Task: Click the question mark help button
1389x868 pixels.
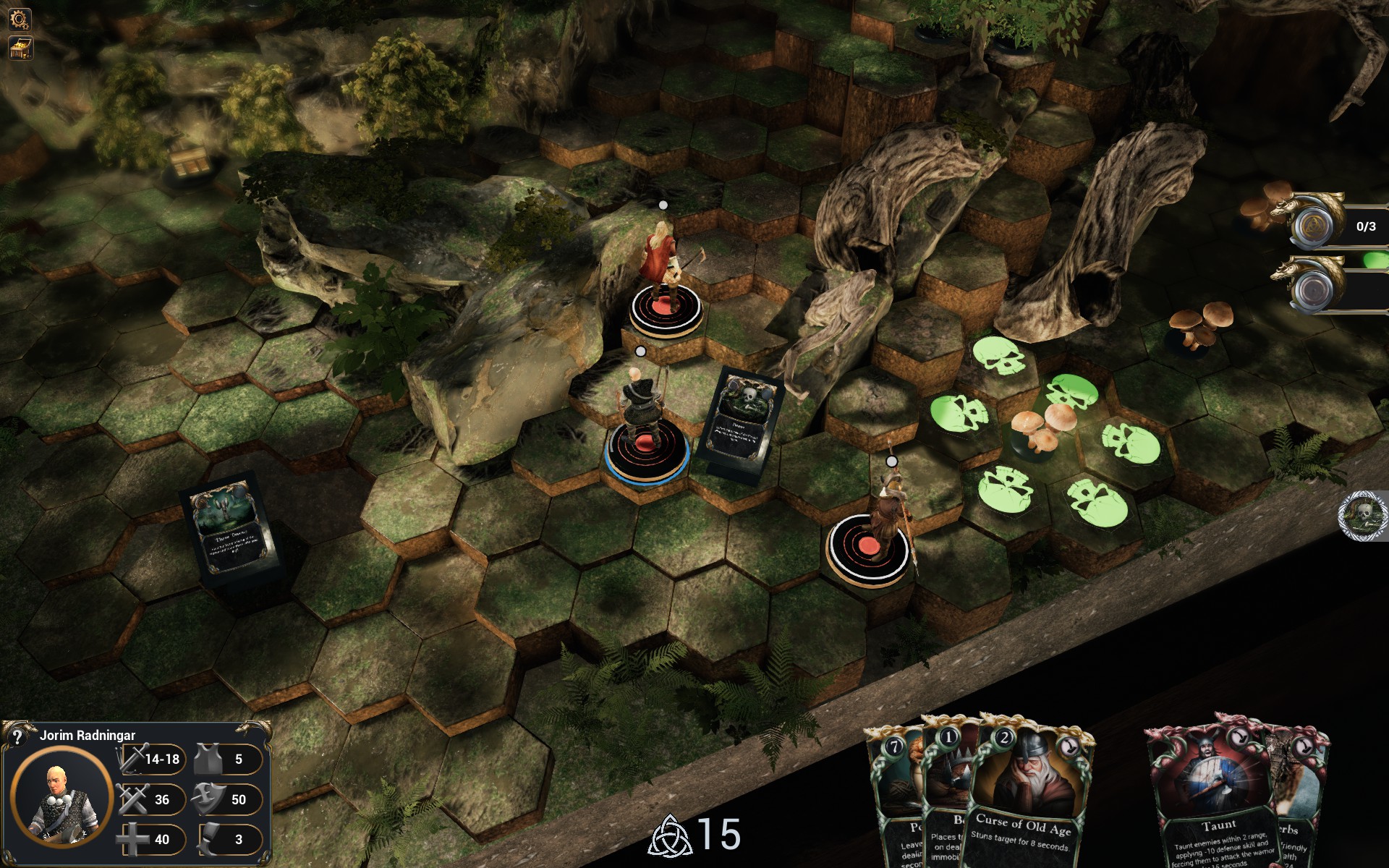Action: tap(17, 737)
